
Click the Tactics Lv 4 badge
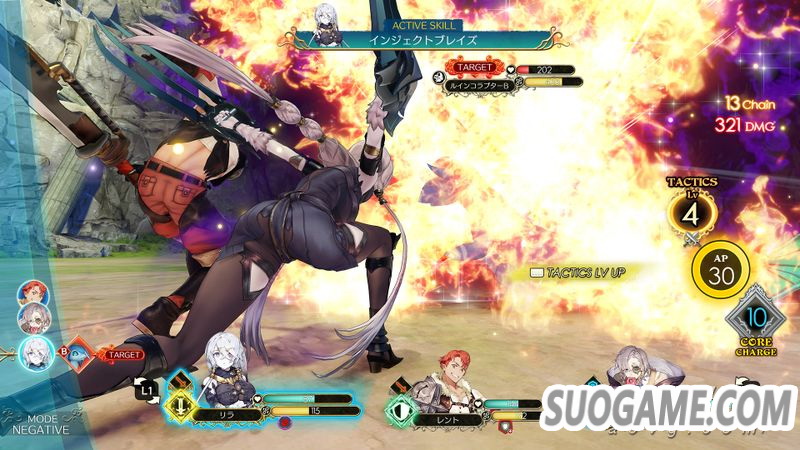(691, 210)
